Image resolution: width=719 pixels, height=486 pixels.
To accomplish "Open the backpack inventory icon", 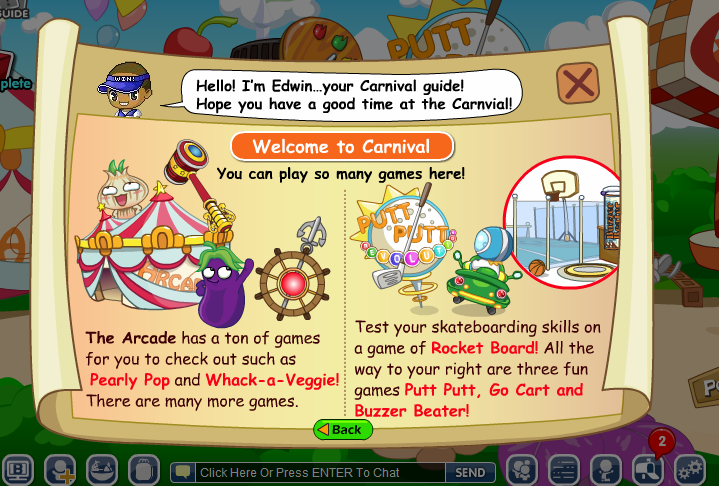I will point(144,470).
